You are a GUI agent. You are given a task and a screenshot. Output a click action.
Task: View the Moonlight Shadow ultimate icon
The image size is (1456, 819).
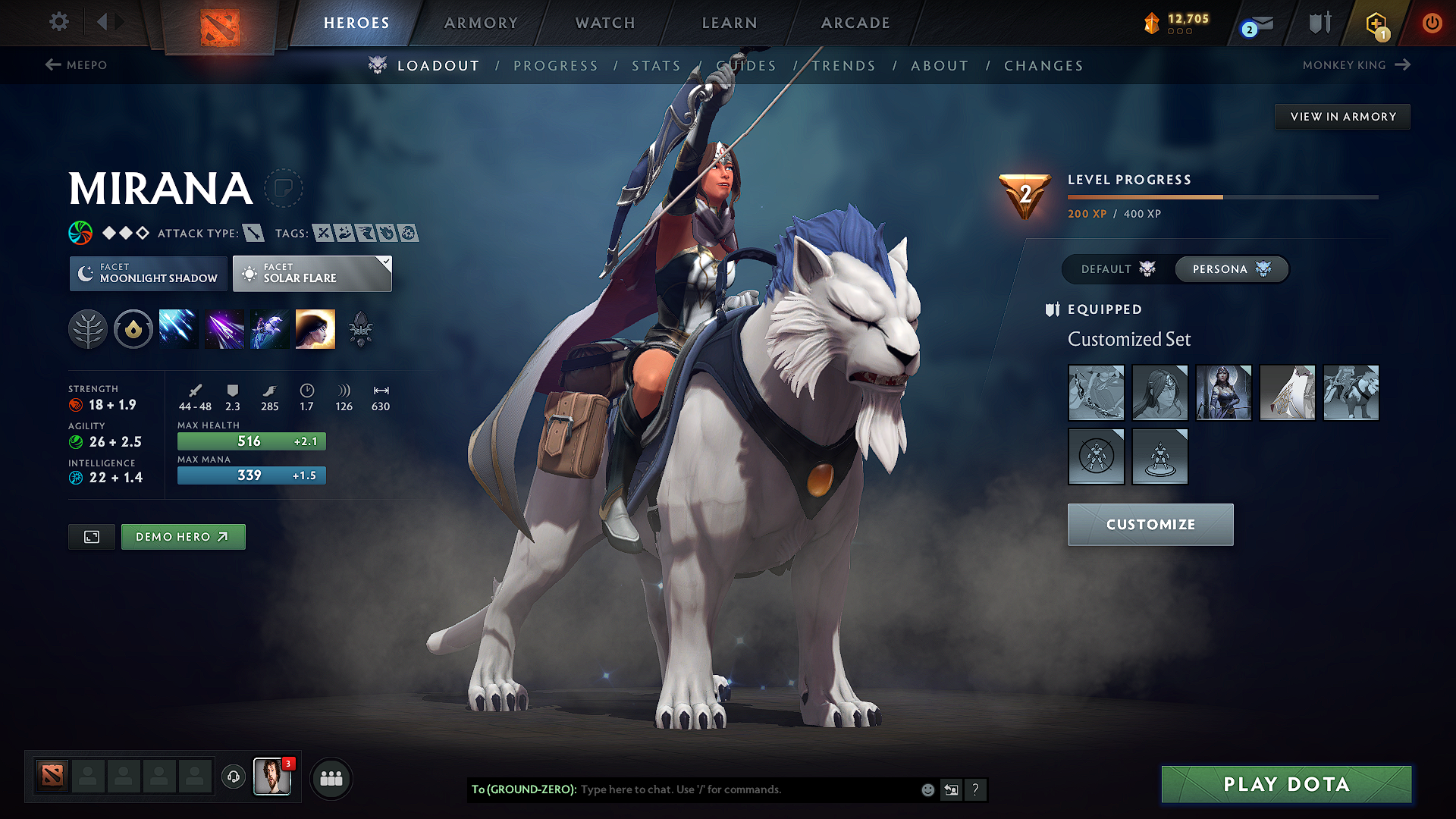coord(315,328)
